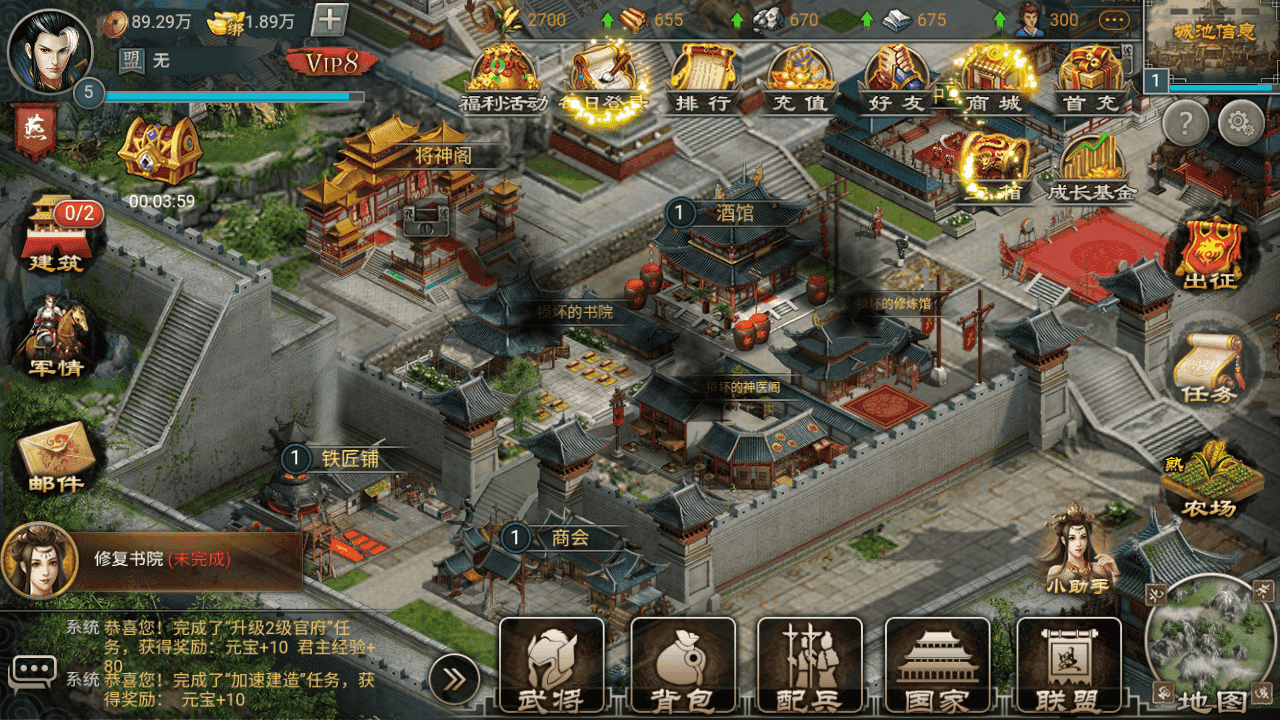Open the 国家 nation menu
The width and height of the screenshot is (1280, 720).
938,666
